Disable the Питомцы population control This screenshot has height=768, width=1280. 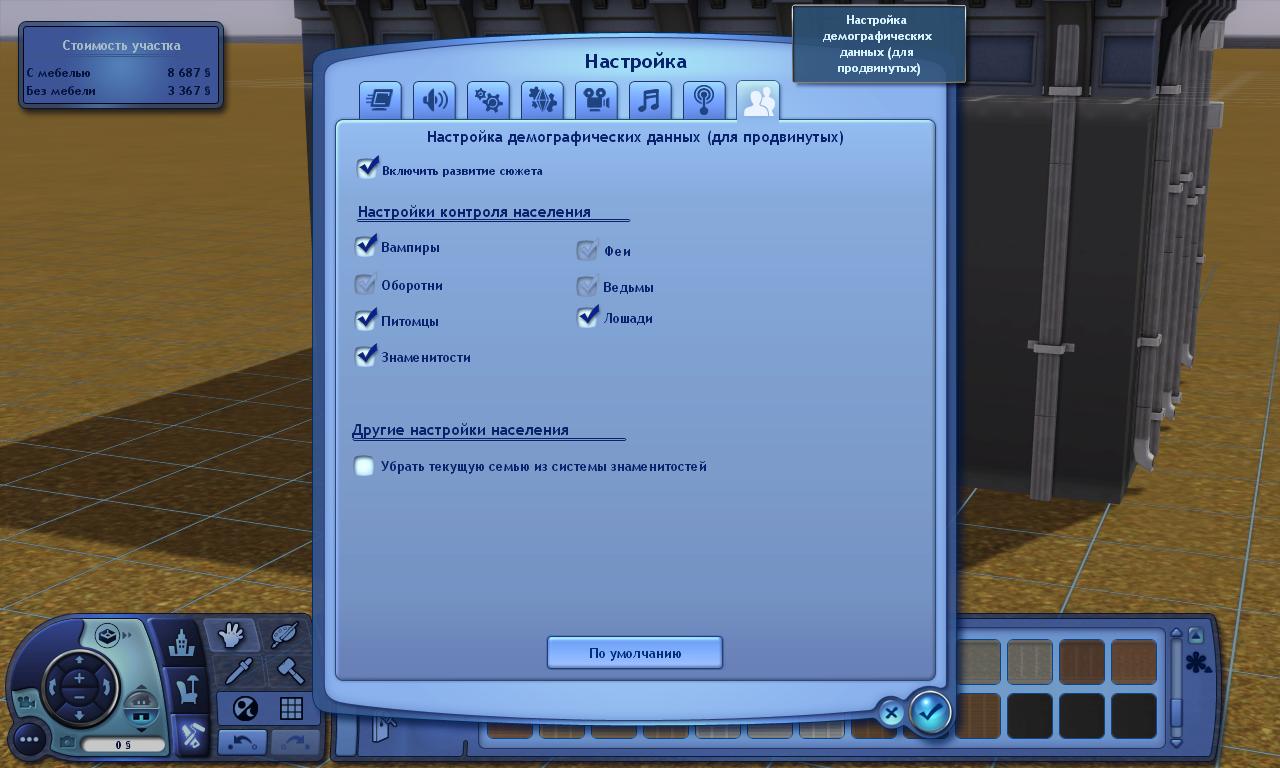click(x=366, y=319)
